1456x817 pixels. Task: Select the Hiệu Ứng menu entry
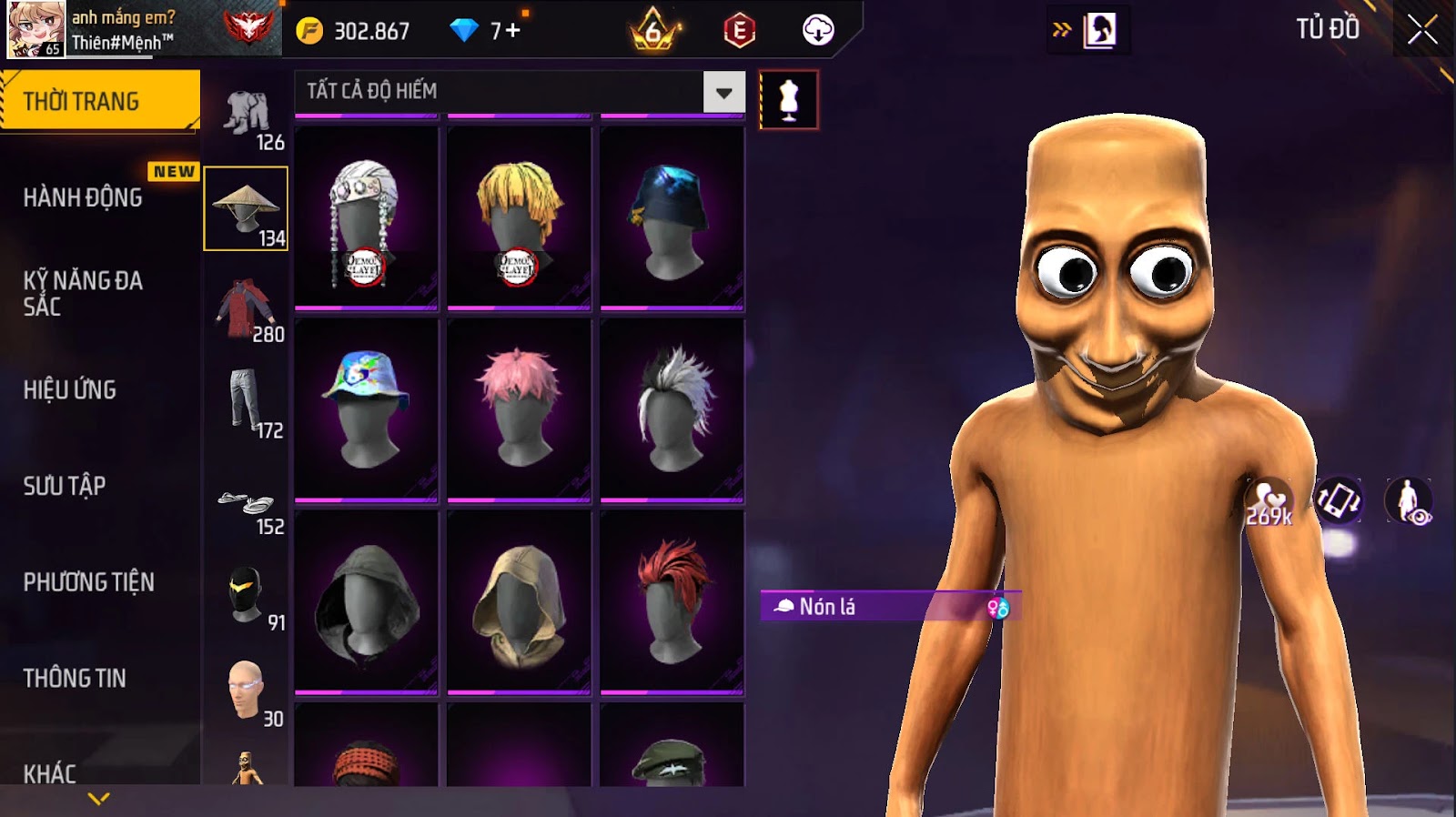coord(70,390)
